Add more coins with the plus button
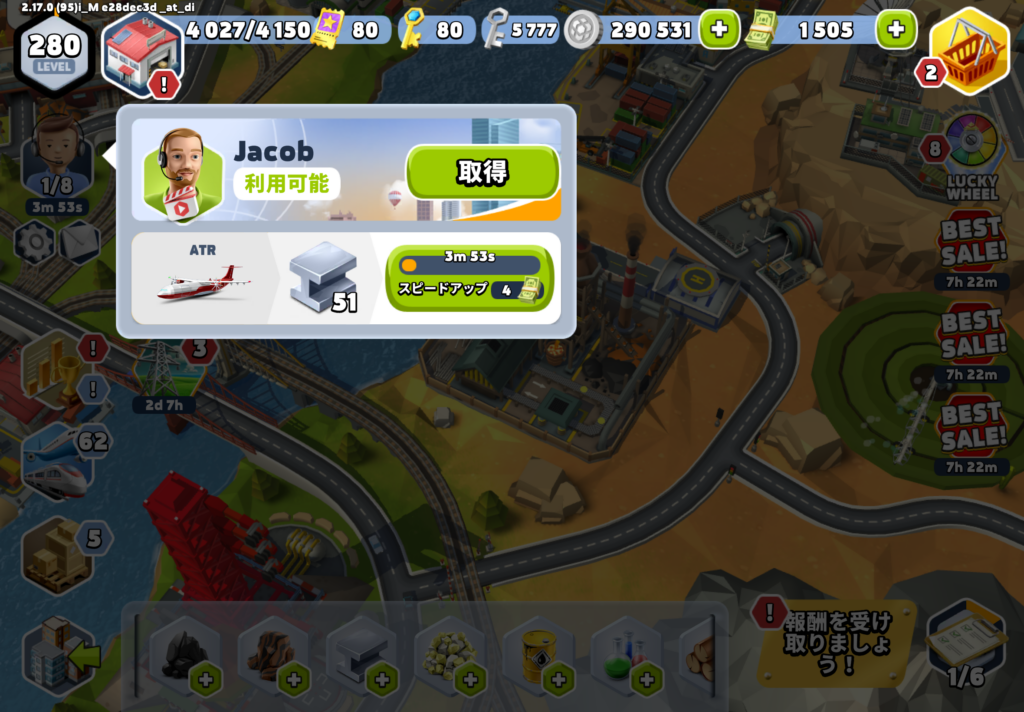Viewport: 1024px width, 712px height. coord(717,30)
